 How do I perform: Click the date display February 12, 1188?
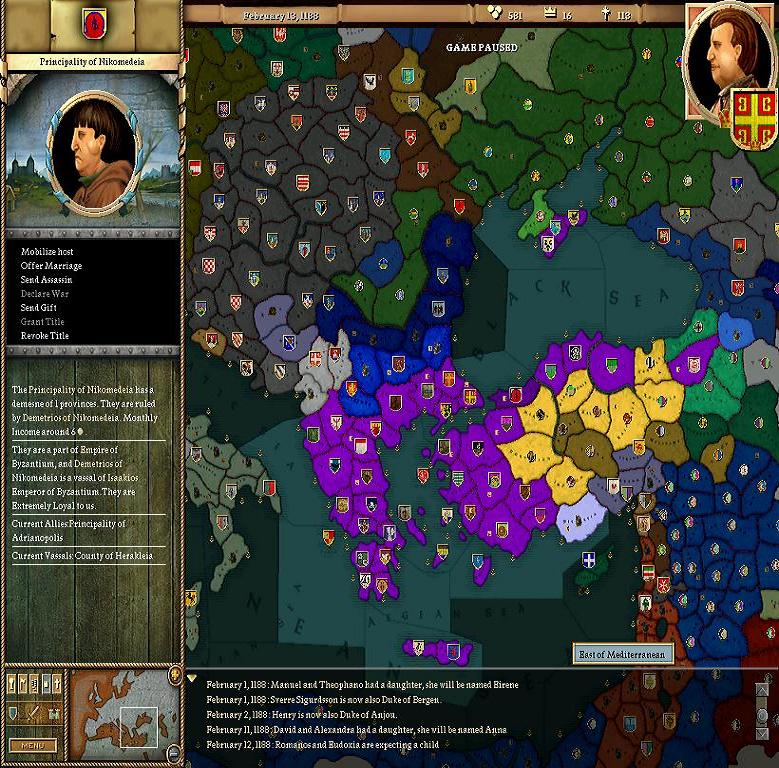[x=279, y=15]
